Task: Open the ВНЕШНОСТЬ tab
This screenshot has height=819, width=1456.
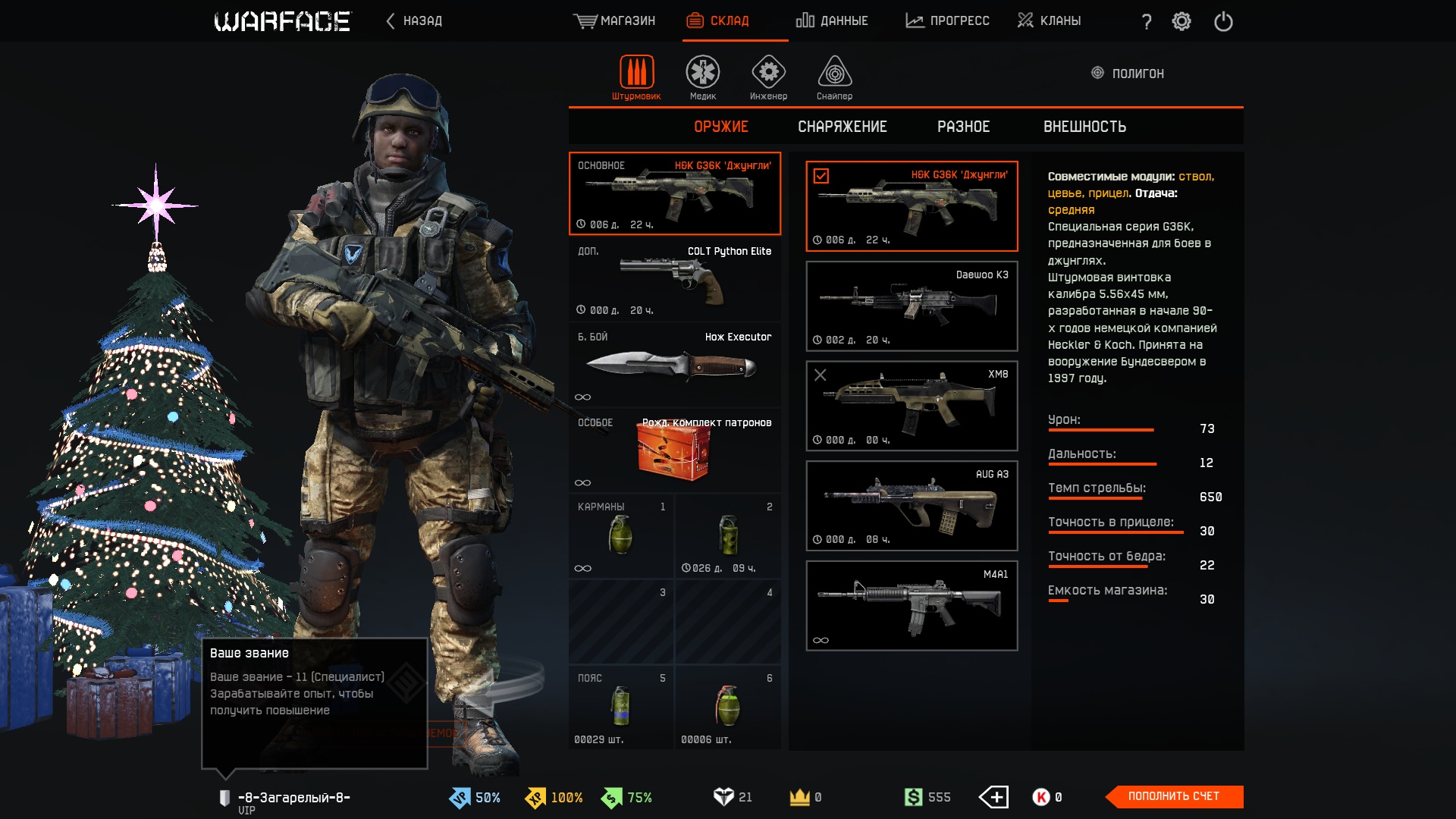Action: click(x=1084, y=127)
